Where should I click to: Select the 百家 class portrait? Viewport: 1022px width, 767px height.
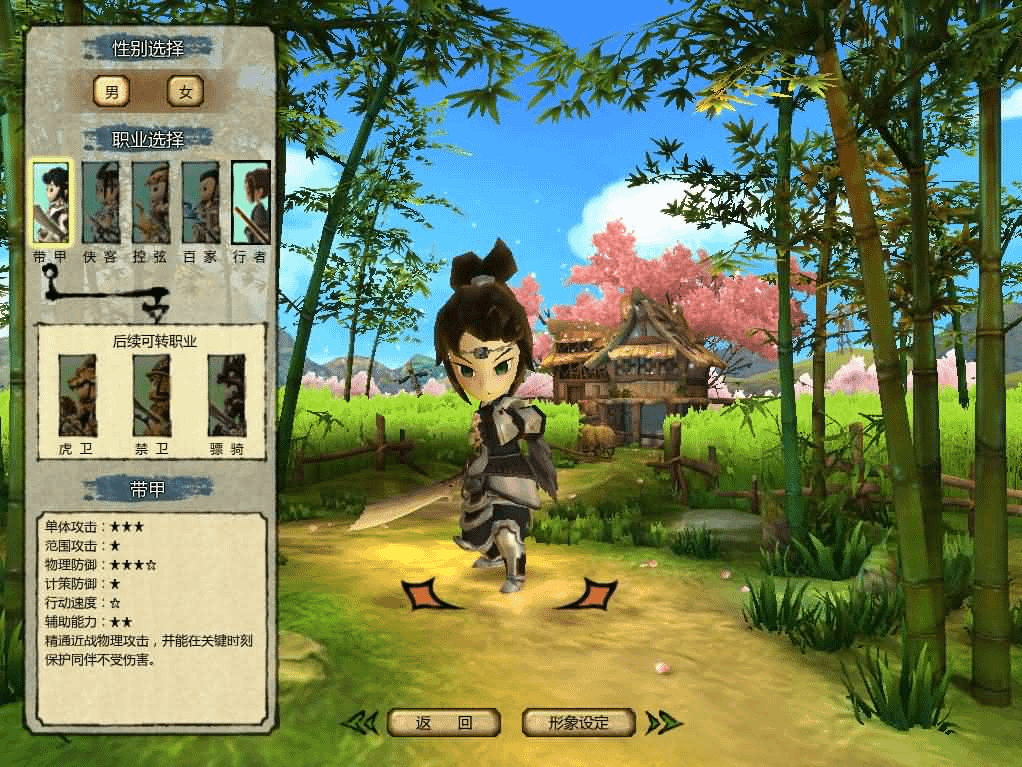tap(201, 202)
